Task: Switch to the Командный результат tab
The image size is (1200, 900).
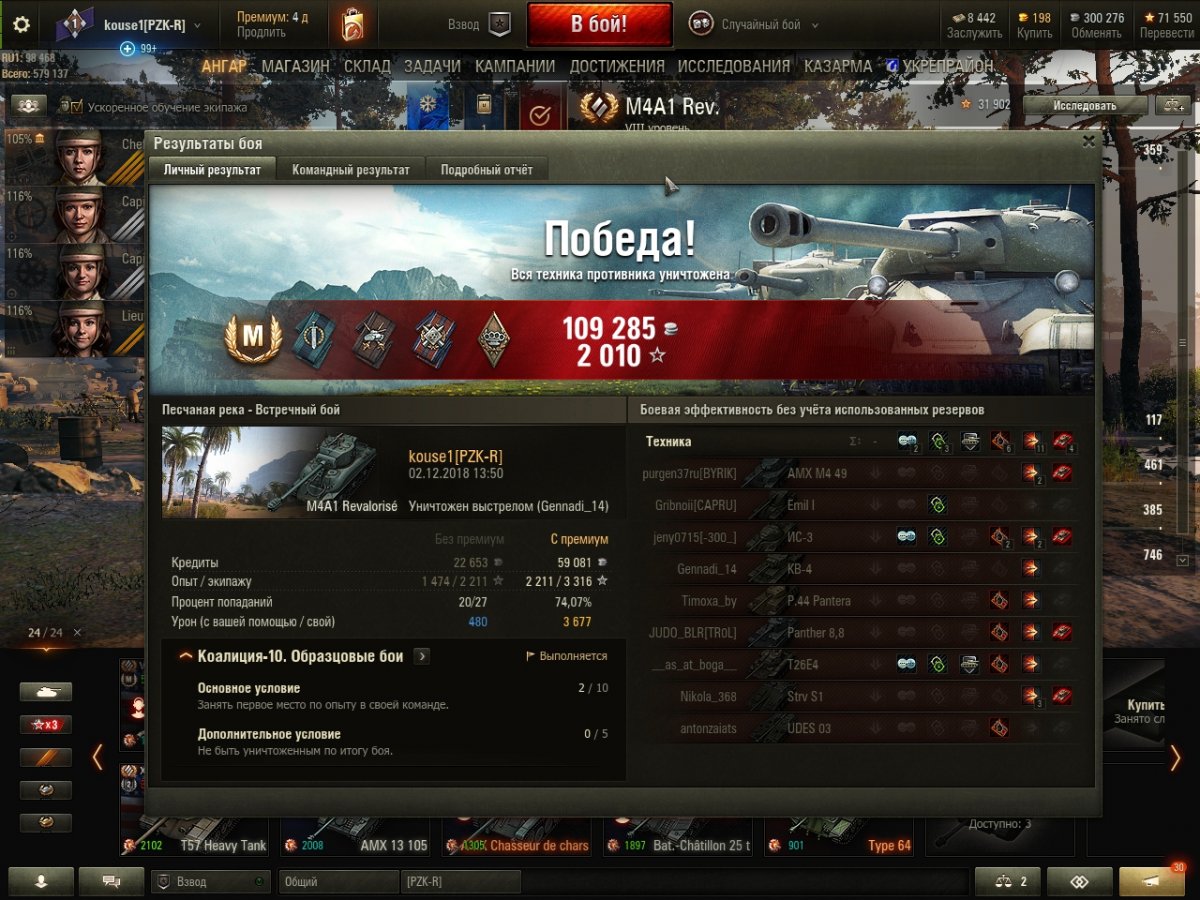Action: tap(350, 170)
